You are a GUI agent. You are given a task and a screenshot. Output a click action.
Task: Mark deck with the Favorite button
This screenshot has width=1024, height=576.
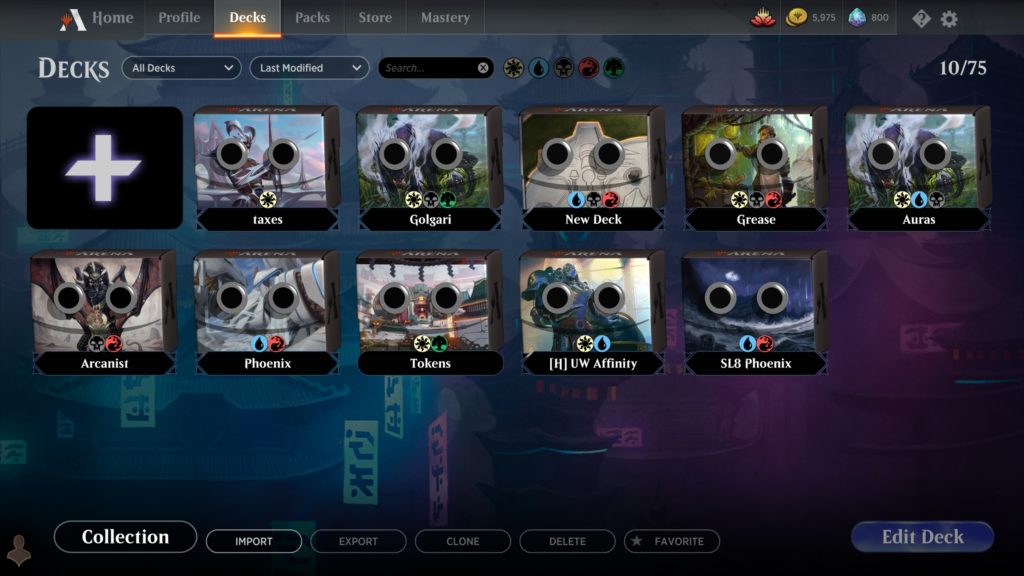click(671, 541)
